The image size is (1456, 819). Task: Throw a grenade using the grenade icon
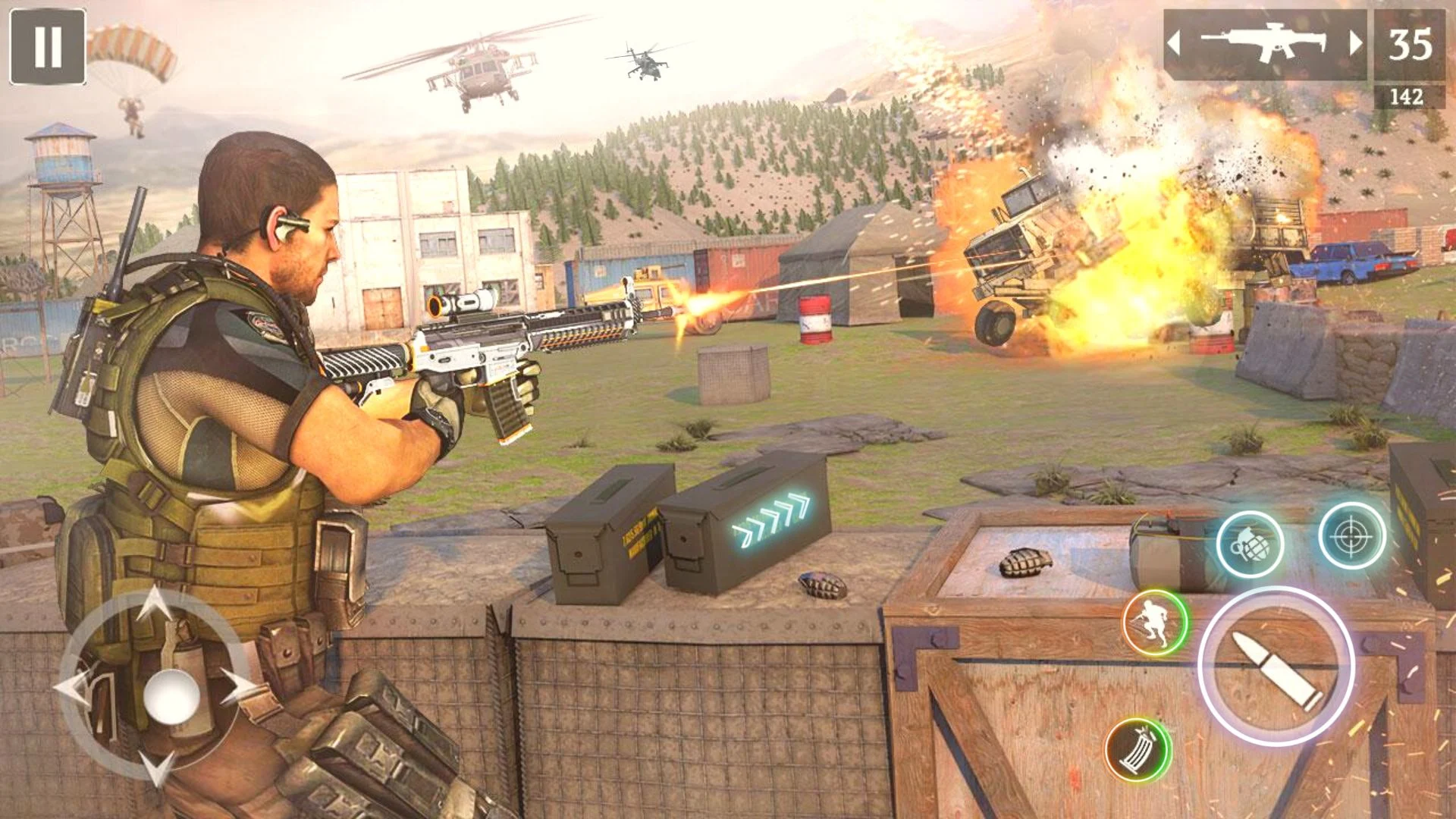coord(1249,544)
